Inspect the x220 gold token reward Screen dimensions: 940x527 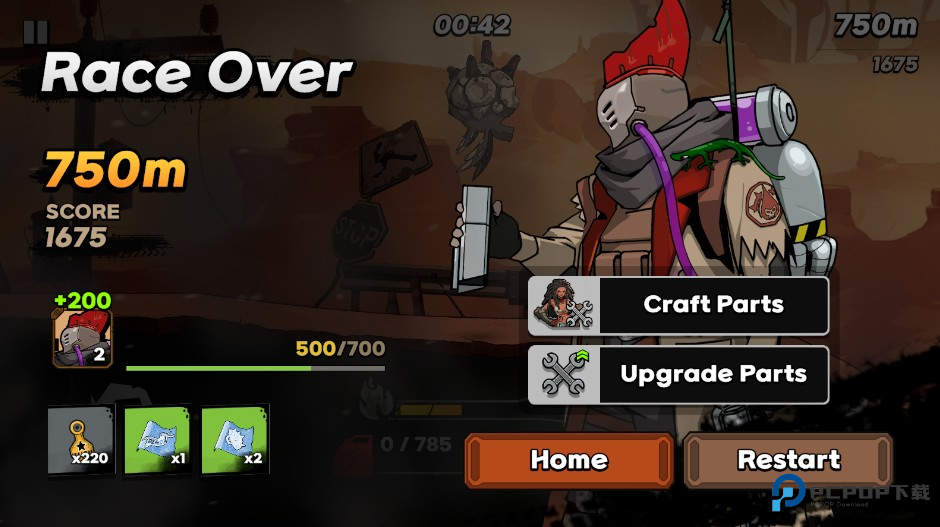(x=81, y=441)
